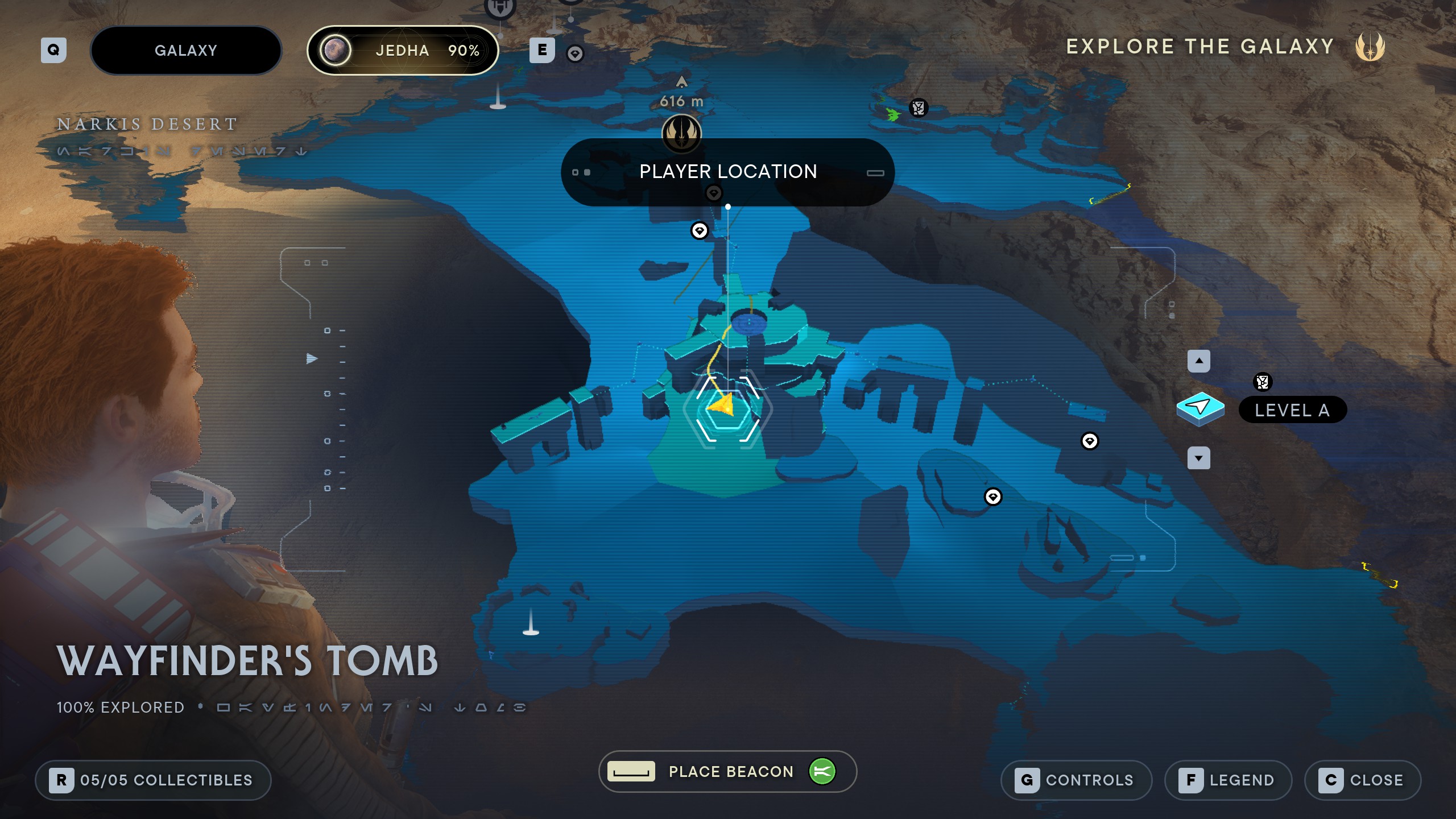Image resolution: width=1456 pixels, height=819 pixels.
Task: Select the Jedha 90% planet tab
Action: click(403, 51)
